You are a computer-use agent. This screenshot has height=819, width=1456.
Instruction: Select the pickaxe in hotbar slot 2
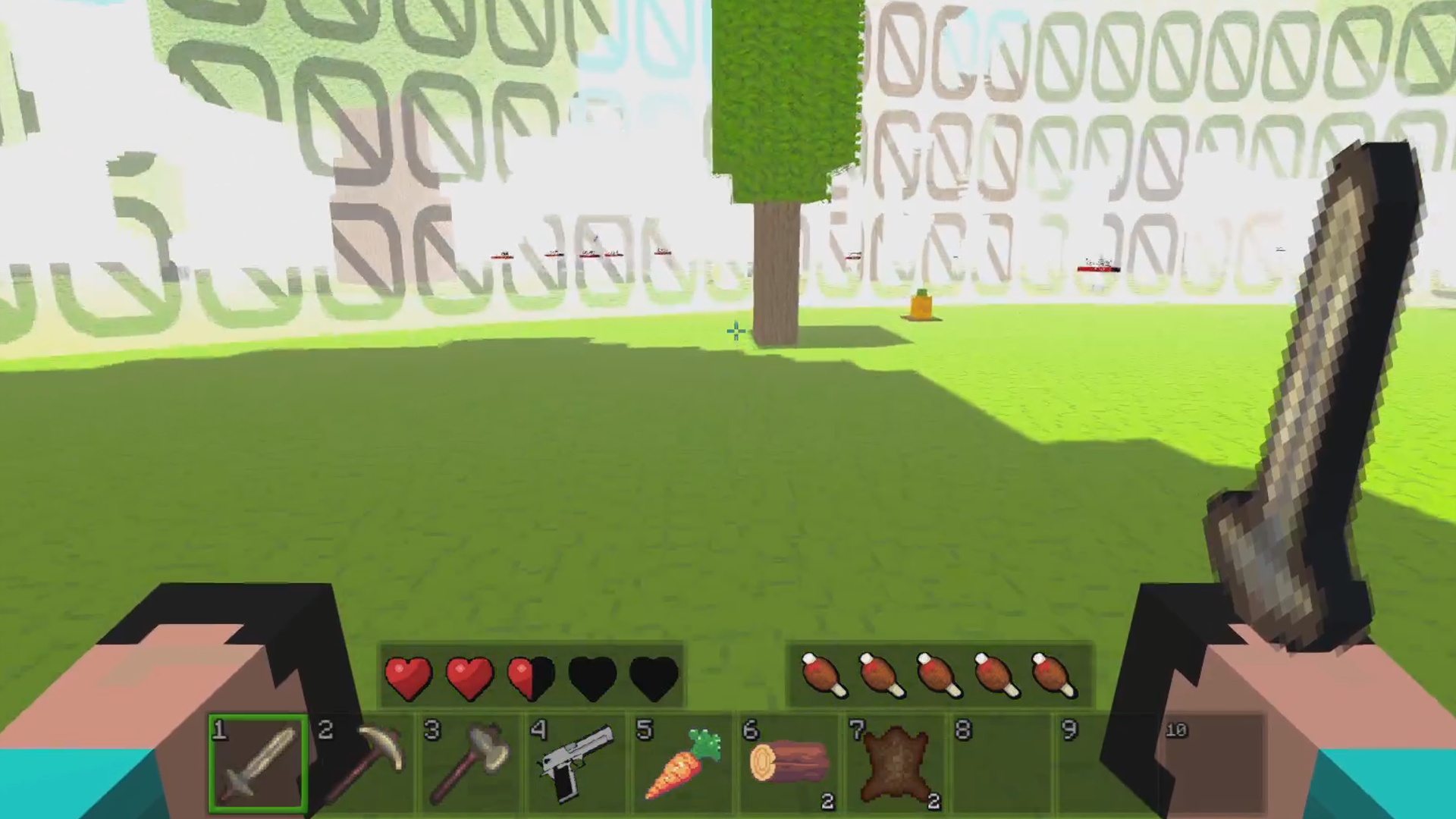pos(364,762)
